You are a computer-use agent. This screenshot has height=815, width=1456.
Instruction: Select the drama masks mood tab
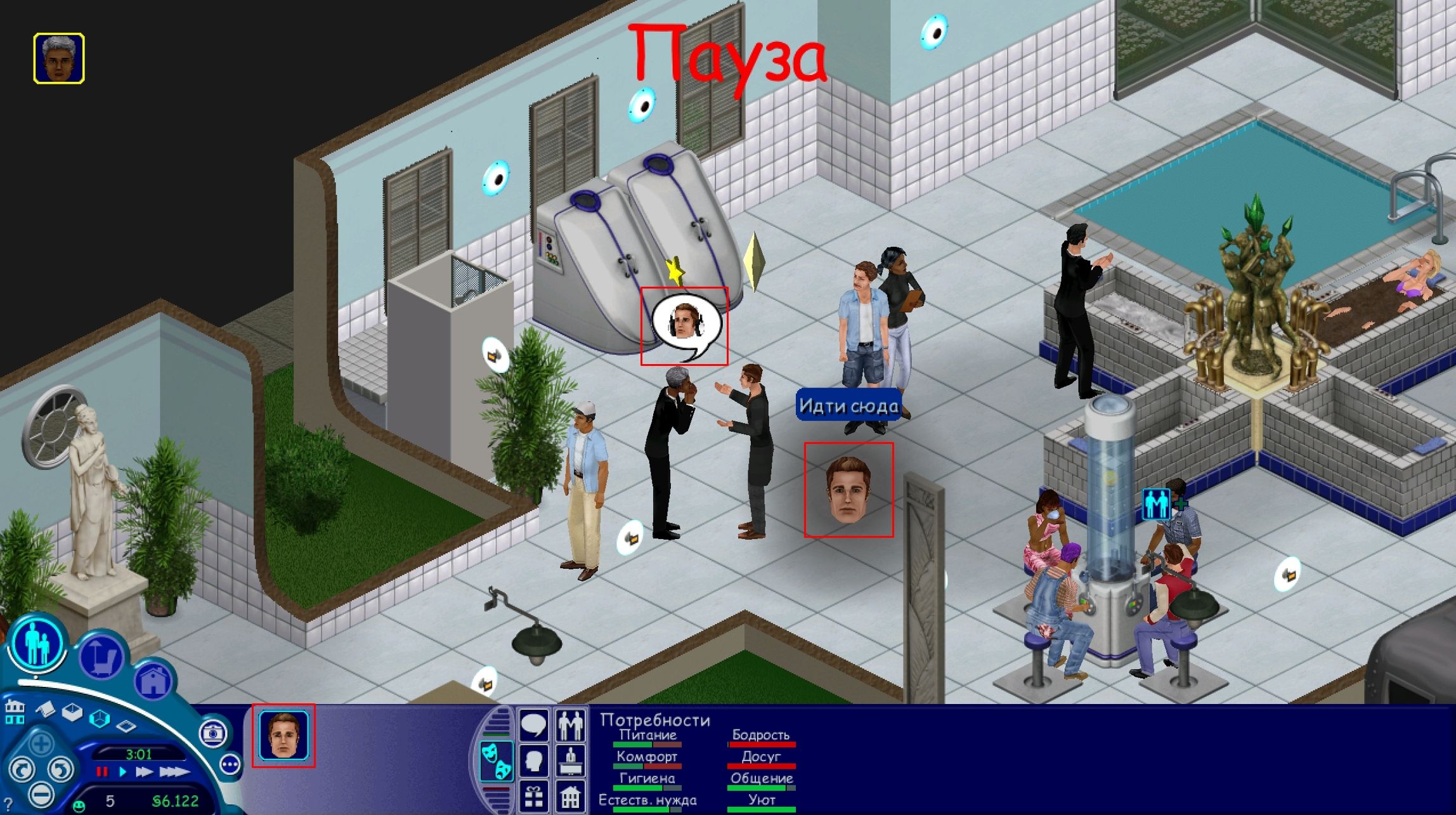coord(497,760)
